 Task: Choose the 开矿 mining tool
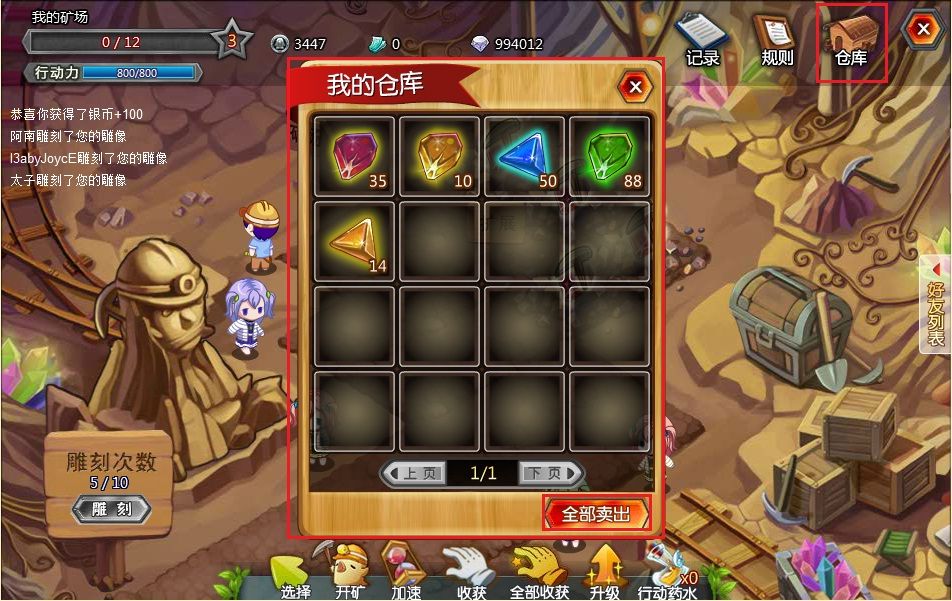[350, 572]
